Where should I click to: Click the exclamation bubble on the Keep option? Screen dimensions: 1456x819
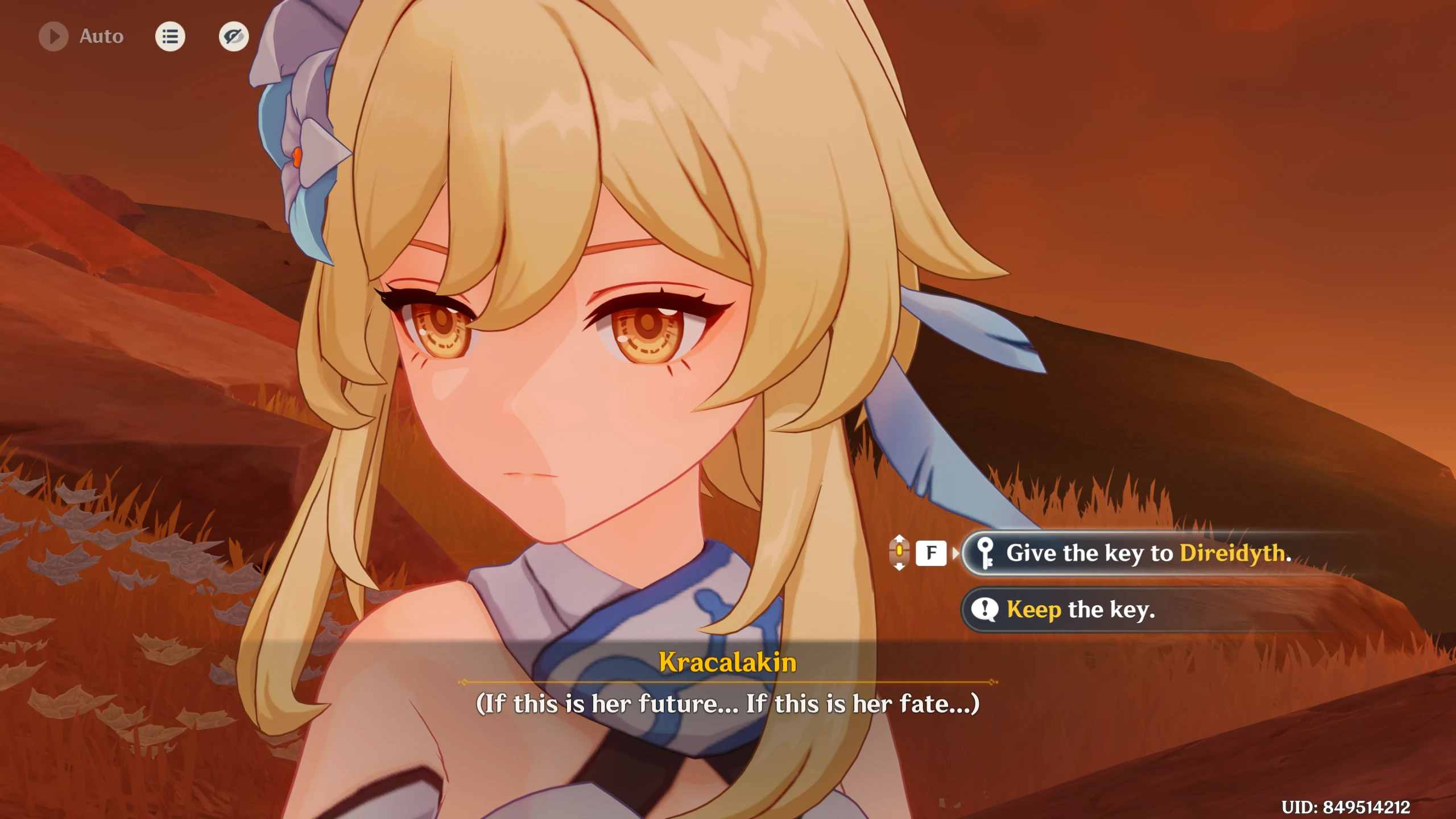[x=985, y=609]
